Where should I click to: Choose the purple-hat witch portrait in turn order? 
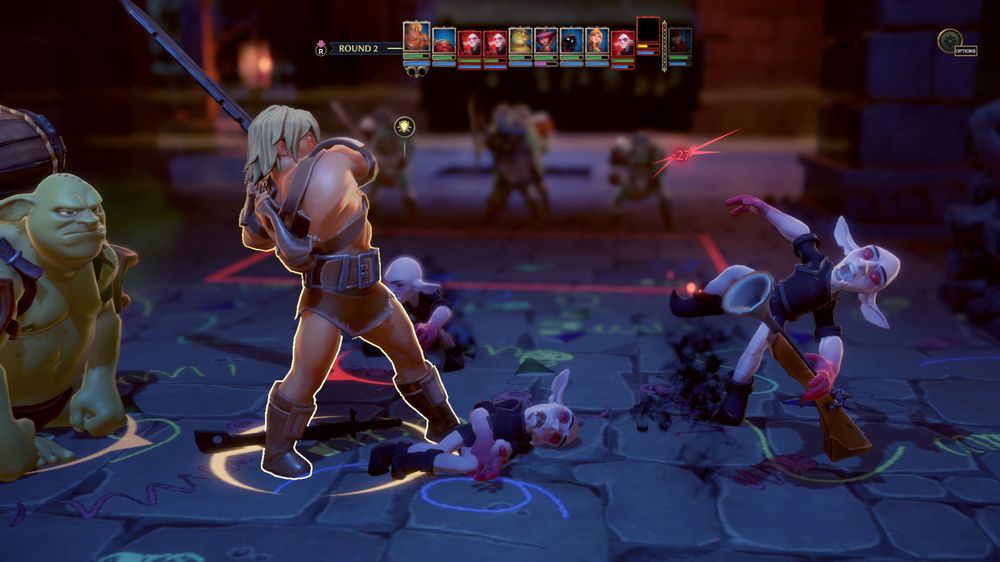pos(546,41)
